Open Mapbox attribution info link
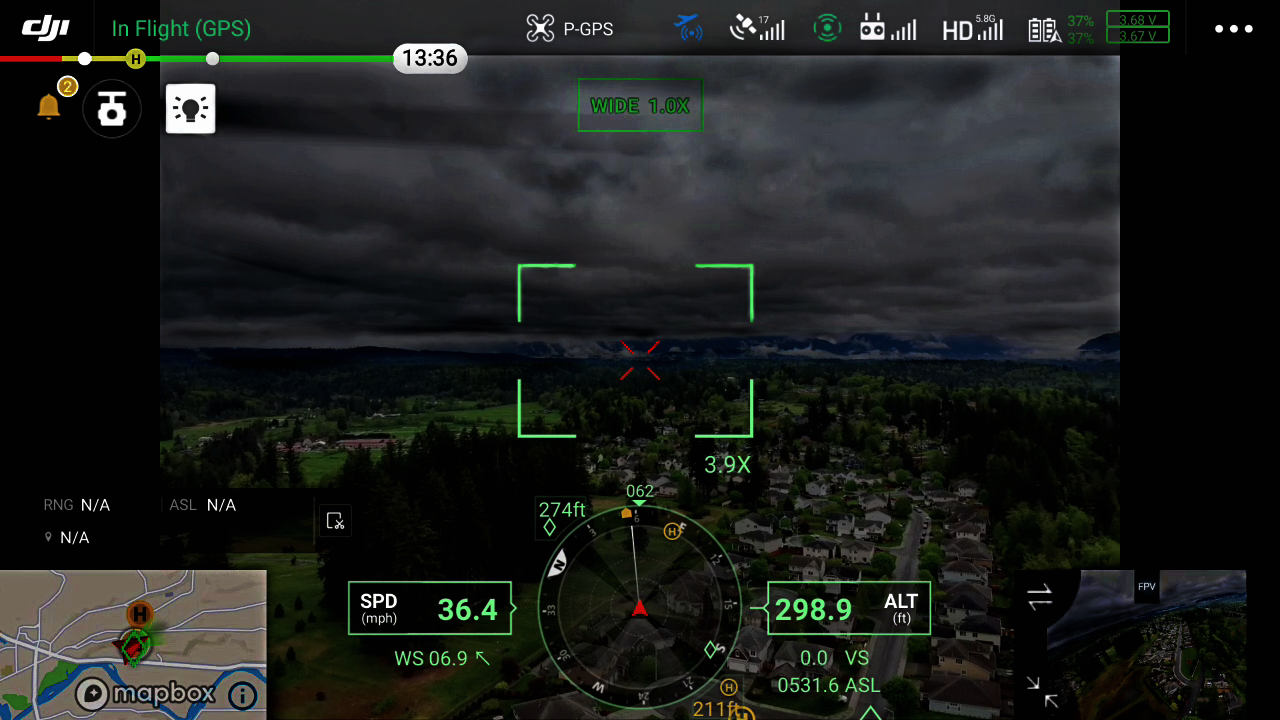 243,694
